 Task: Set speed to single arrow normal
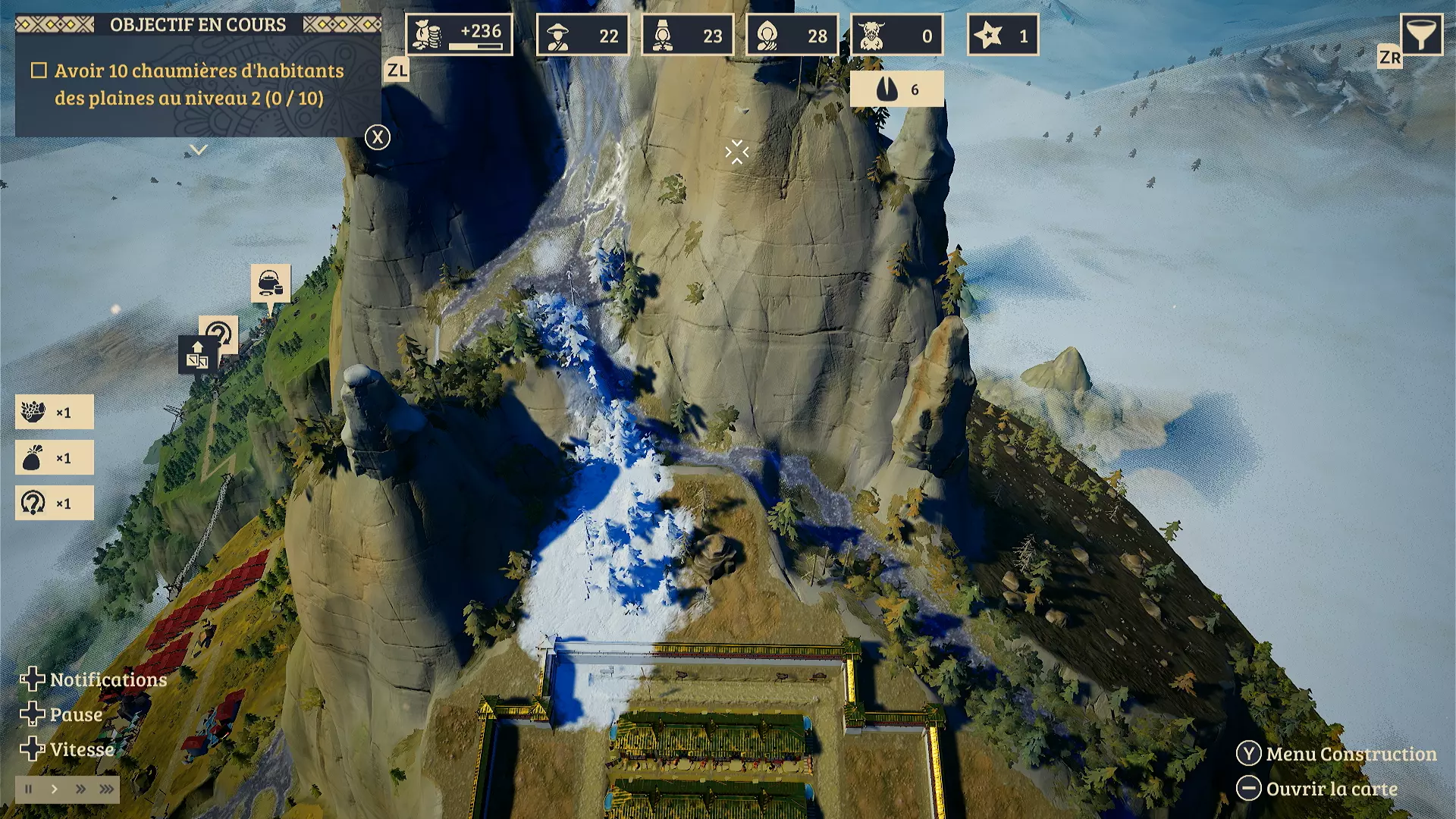(55, 789)
